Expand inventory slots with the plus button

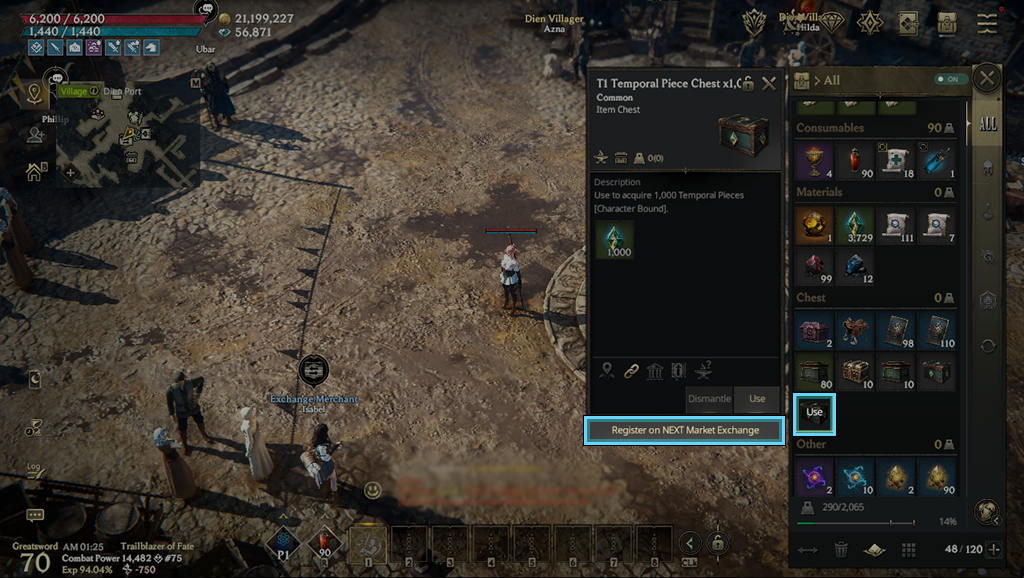click(x=993, y=549)
